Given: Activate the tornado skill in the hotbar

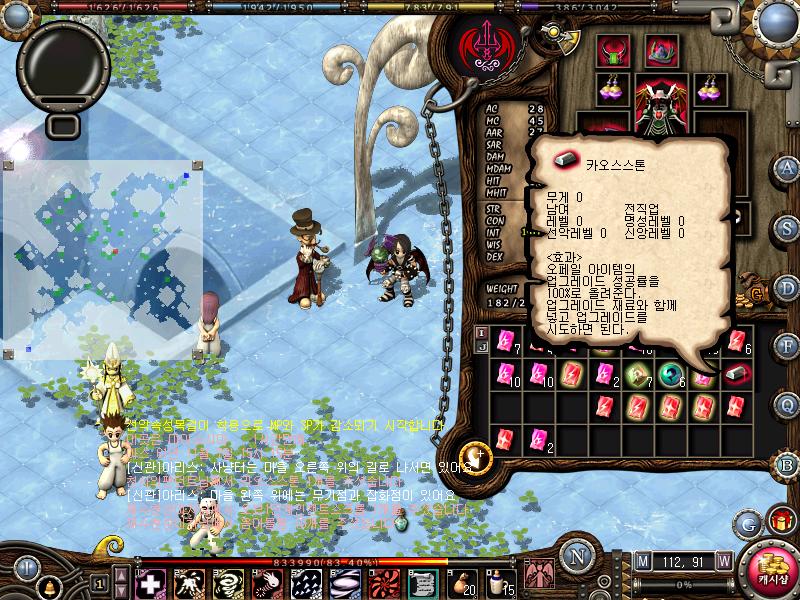Looking at the screenshot, I should 228,582.
